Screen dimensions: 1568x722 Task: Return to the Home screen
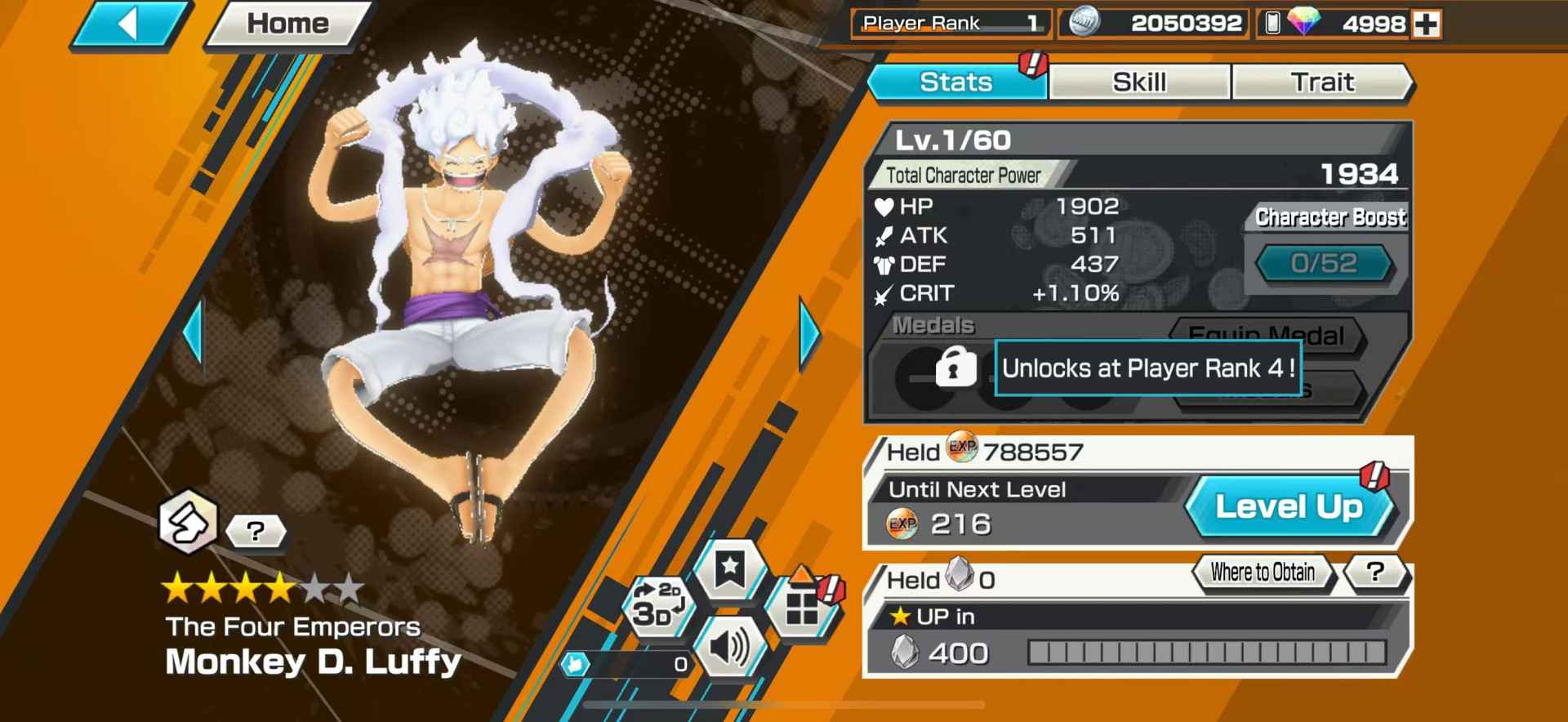[287, 24]
